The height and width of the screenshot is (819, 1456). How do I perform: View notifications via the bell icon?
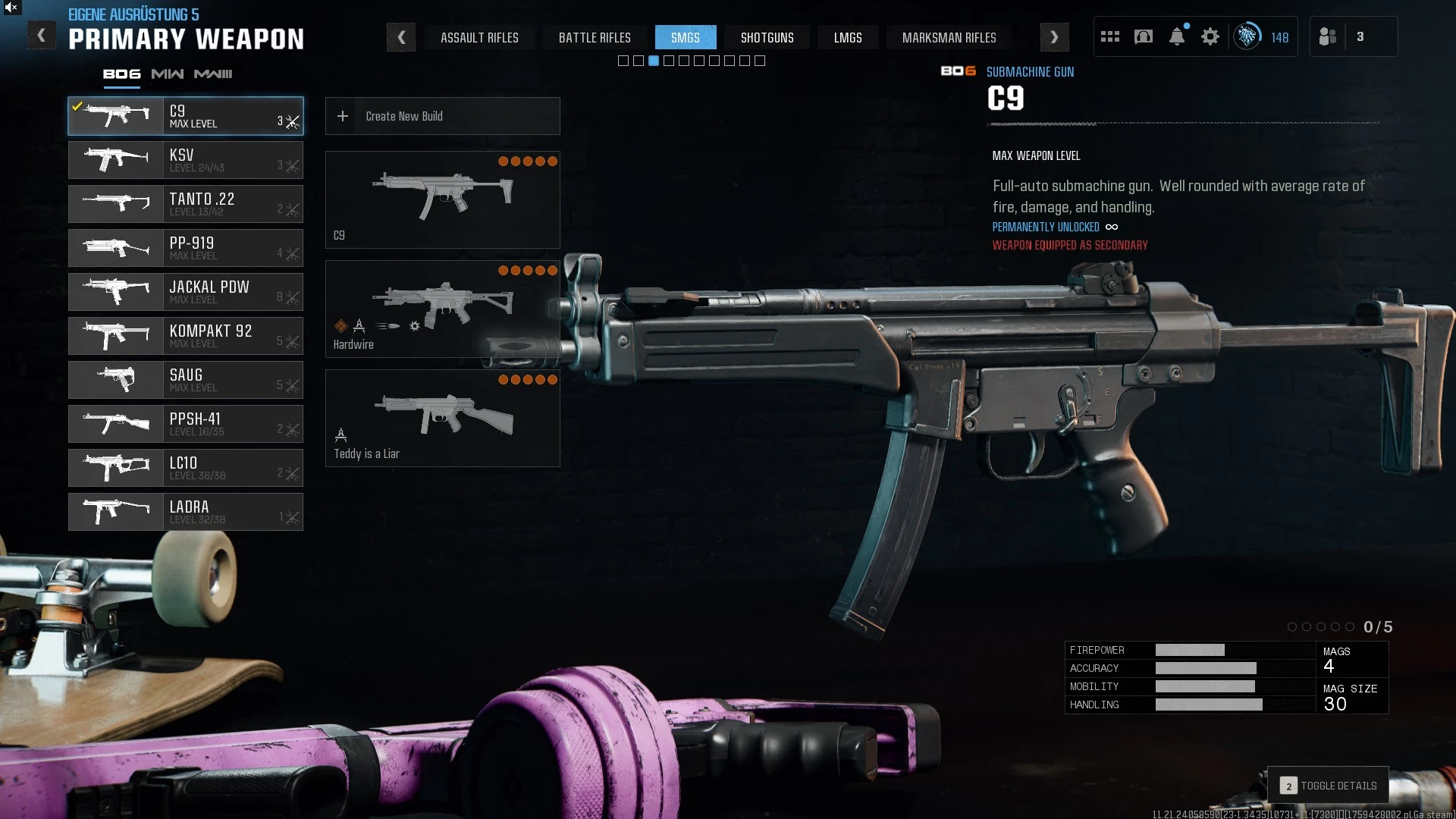(1177, 36)
